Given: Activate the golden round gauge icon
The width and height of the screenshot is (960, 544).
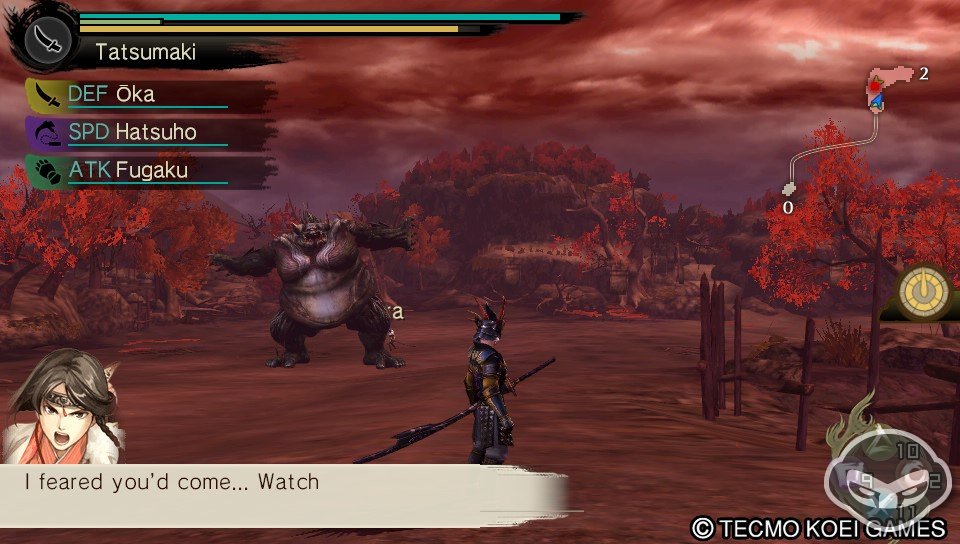Looking at the screenshot, I should [x=923, y=292].
